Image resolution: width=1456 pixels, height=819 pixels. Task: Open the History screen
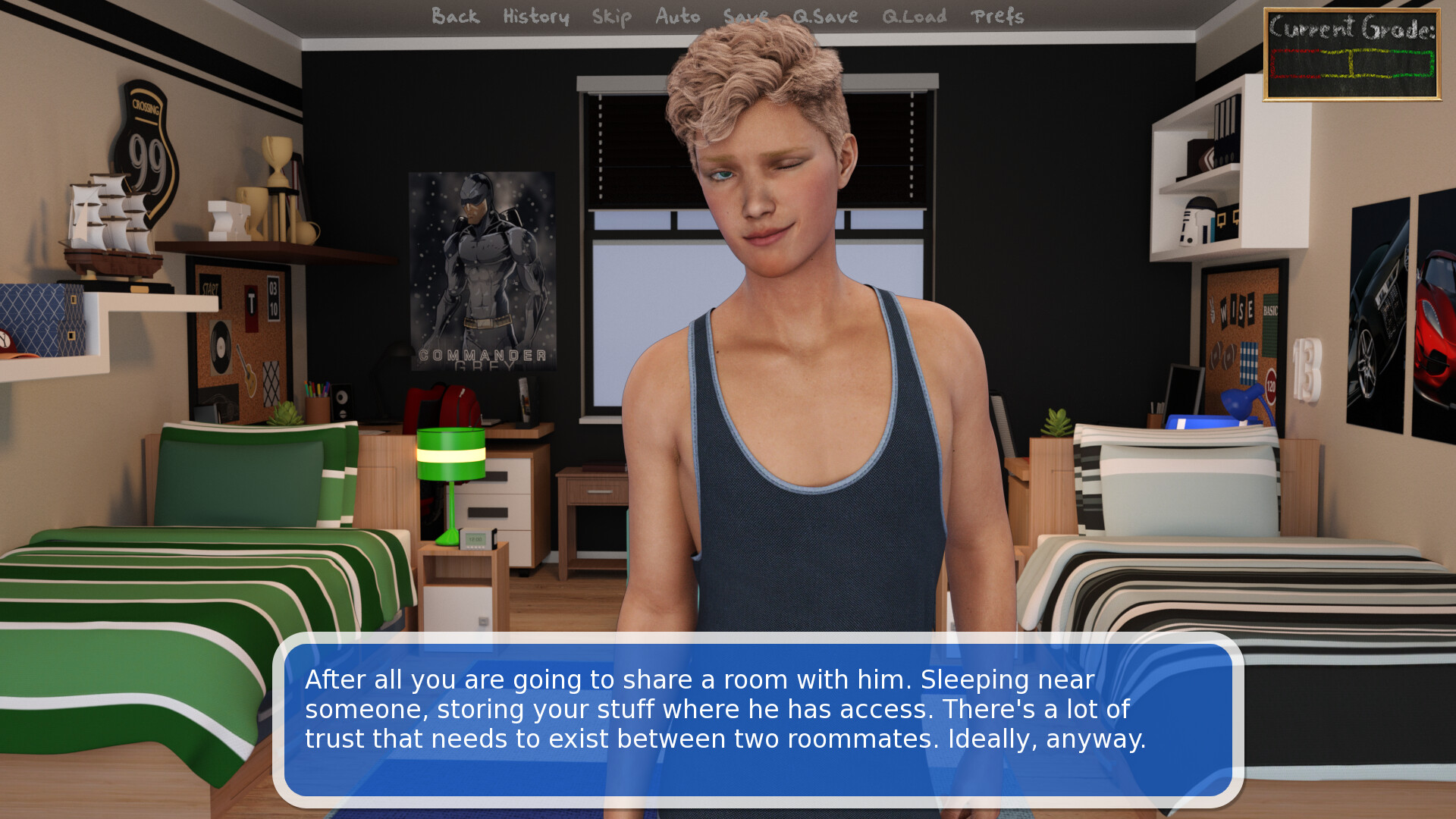(535, 17)
